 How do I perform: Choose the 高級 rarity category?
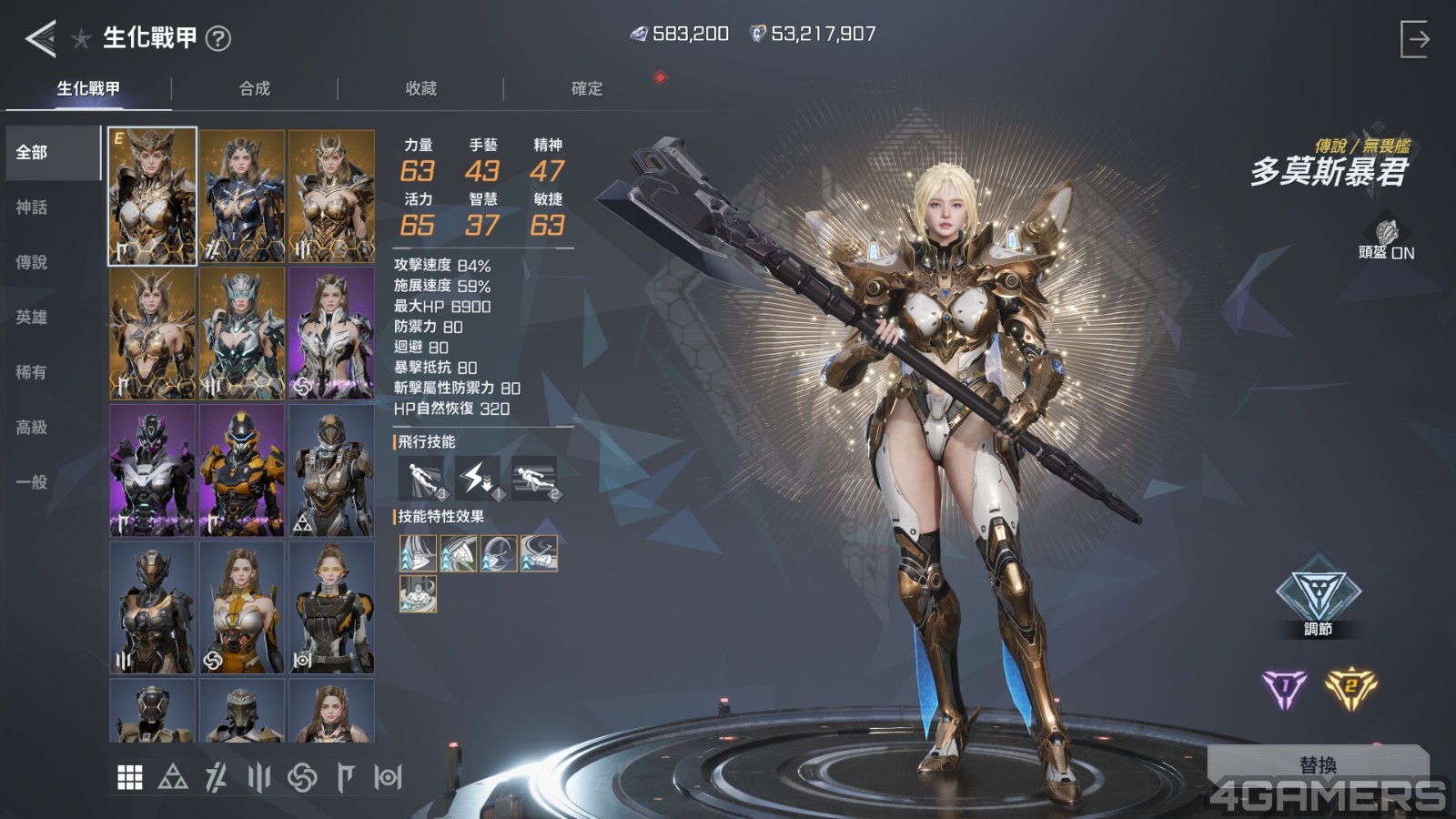pyautogui.click(x=32, y=427)
